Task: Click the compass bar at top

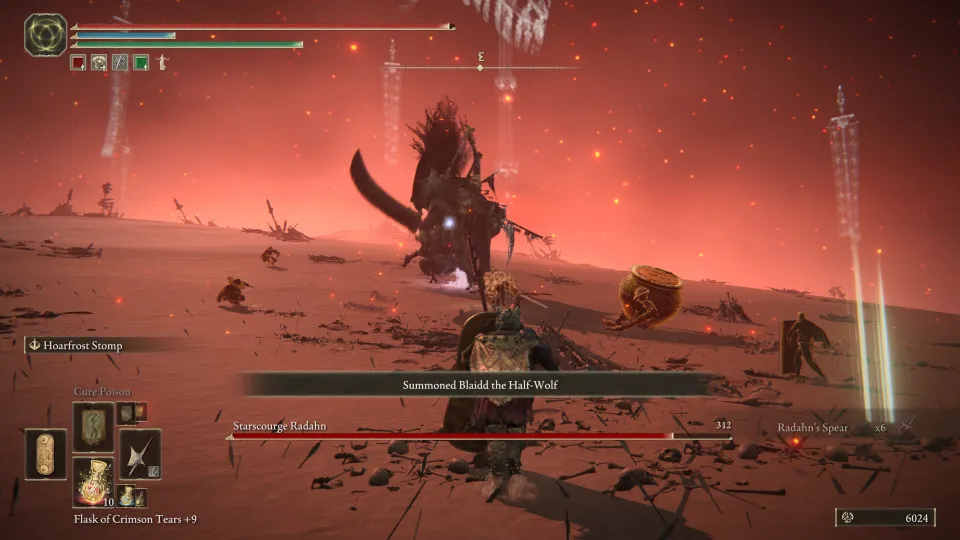Action: pos(480,67)
